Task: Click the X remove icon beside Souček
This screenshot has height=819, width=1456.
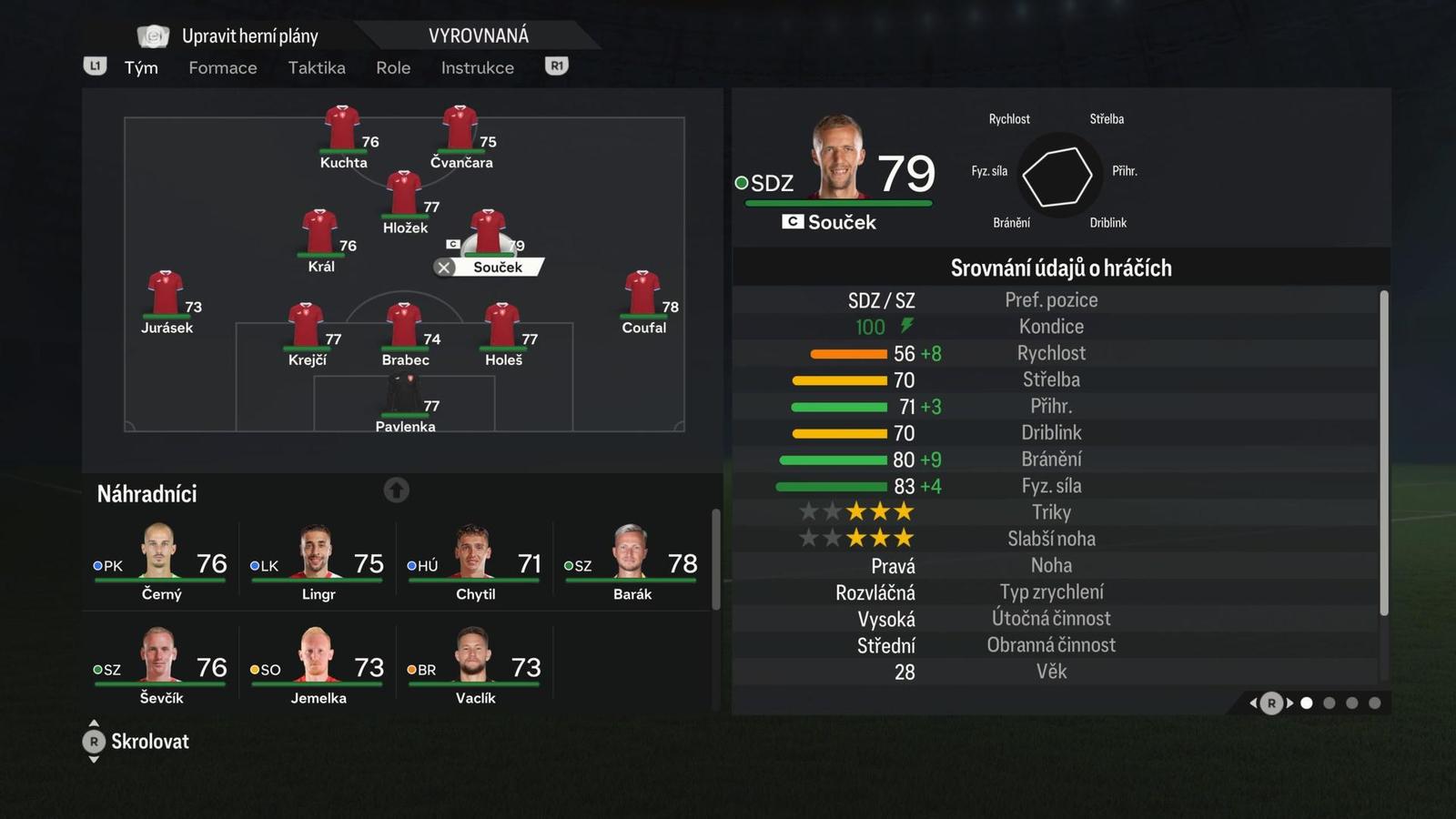Action: pyautogui.click(x=443, y=267)
